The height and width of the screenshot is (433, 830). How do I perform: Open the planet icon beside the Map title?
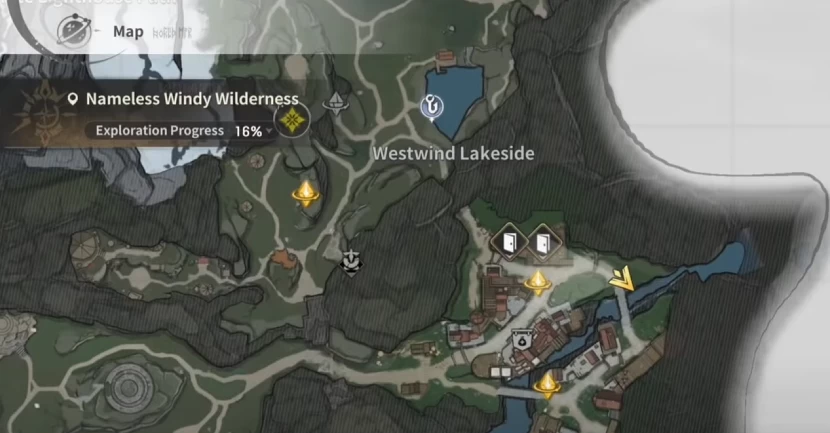pyautogui.click(x=72, y=32)
